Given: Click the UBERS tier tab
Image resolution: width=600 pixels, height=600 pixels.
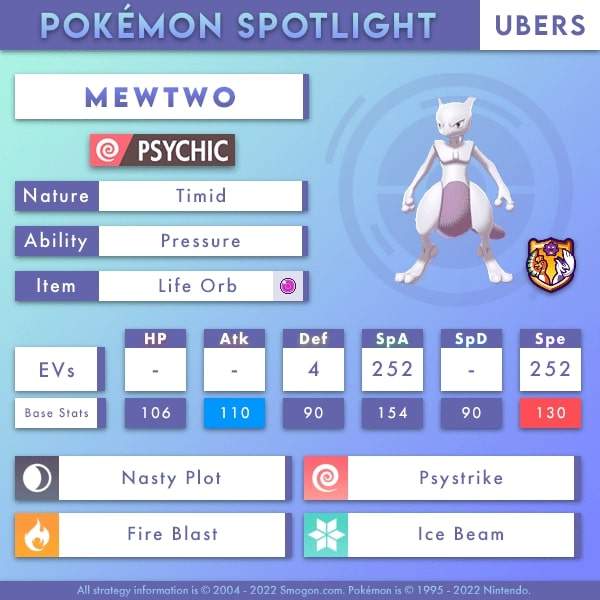Looking at the screenshot, I should (x=539, y=25).
